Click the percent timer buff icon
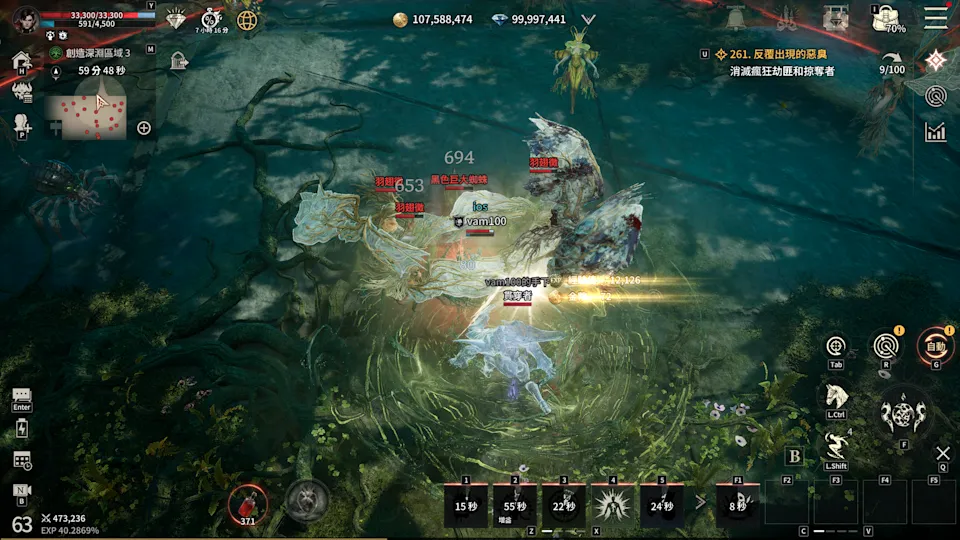Viewport: 960px width, 540px height. [211, 19]
